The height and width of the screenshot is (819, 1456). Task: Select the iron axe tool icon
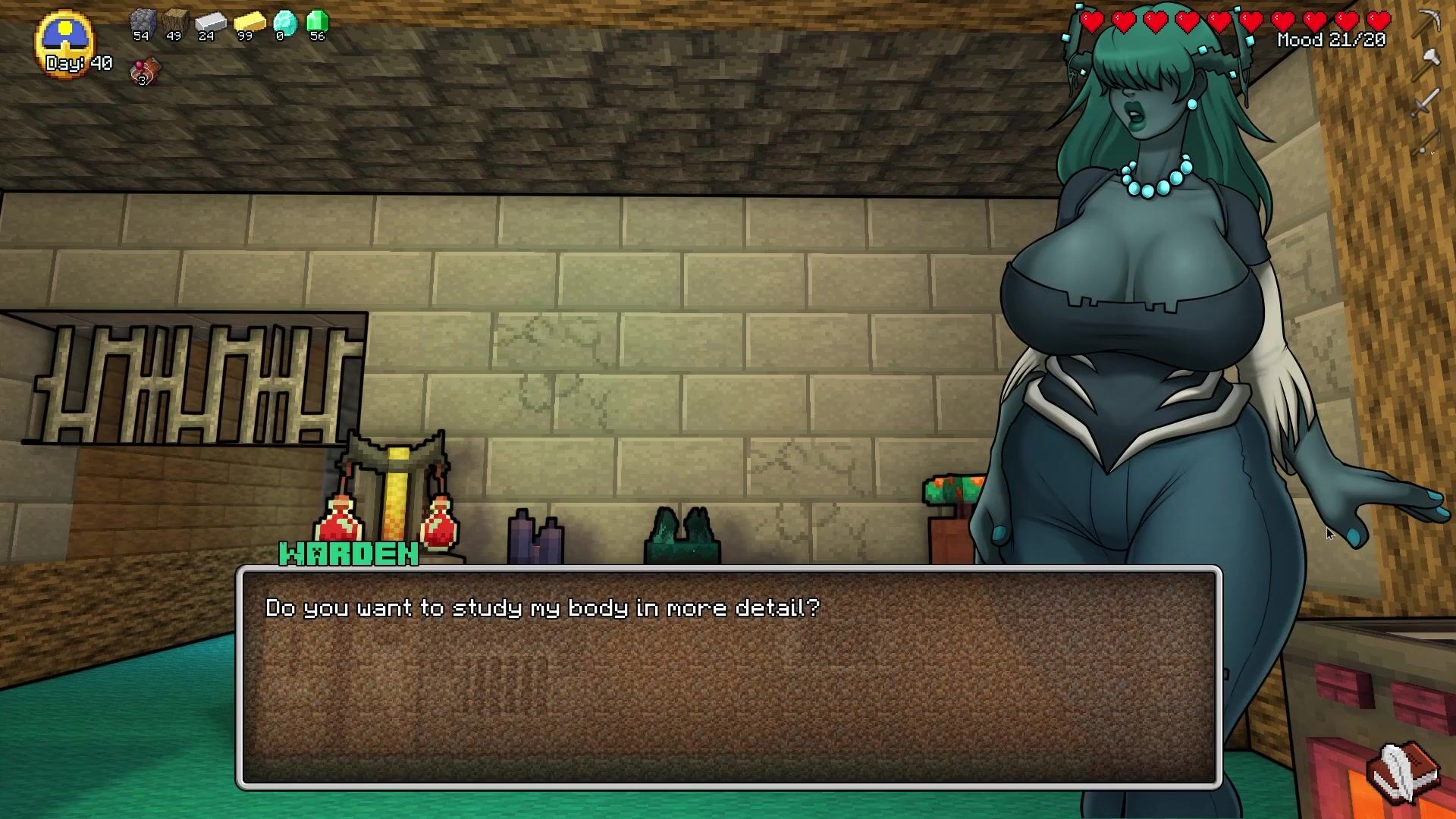(x=1428, y=63)
